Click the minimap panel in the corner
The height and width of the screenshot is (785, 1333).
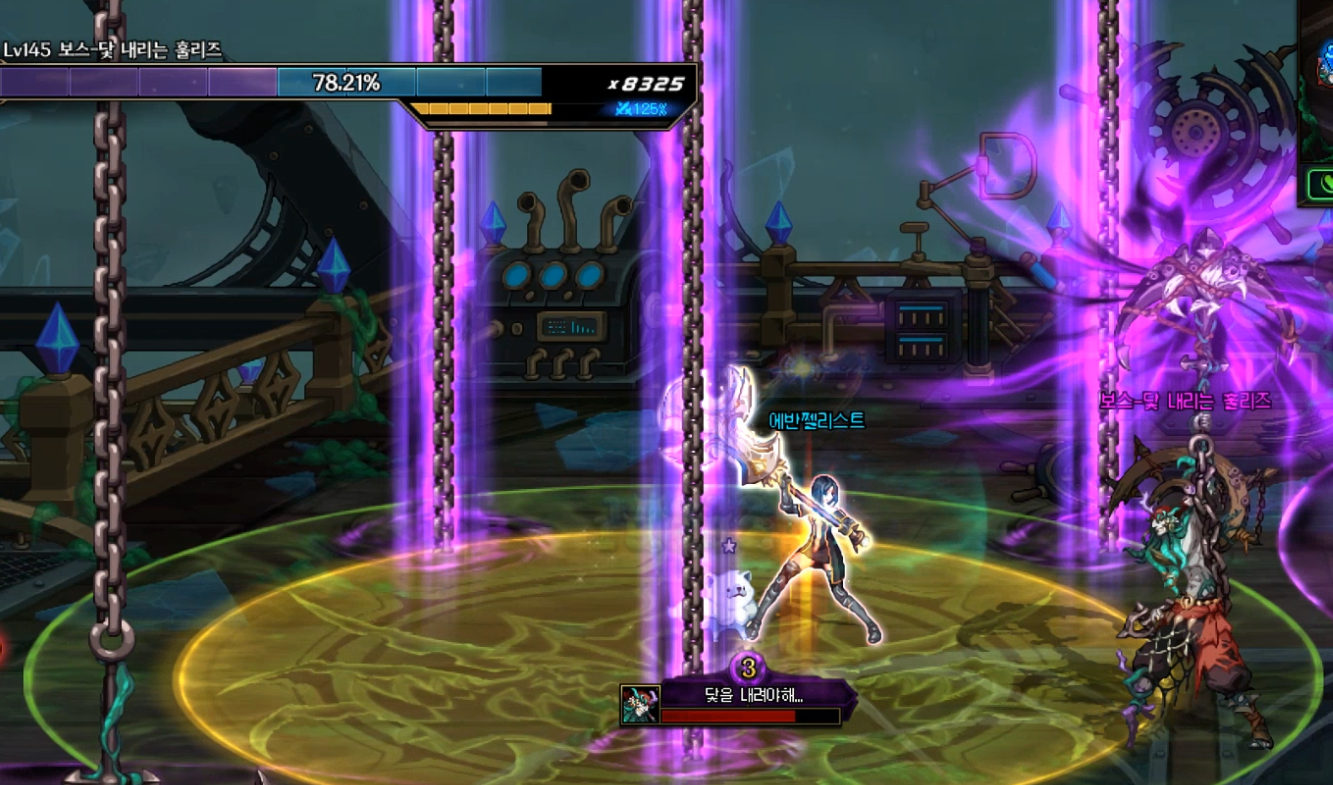click(x=1319, y=80)
